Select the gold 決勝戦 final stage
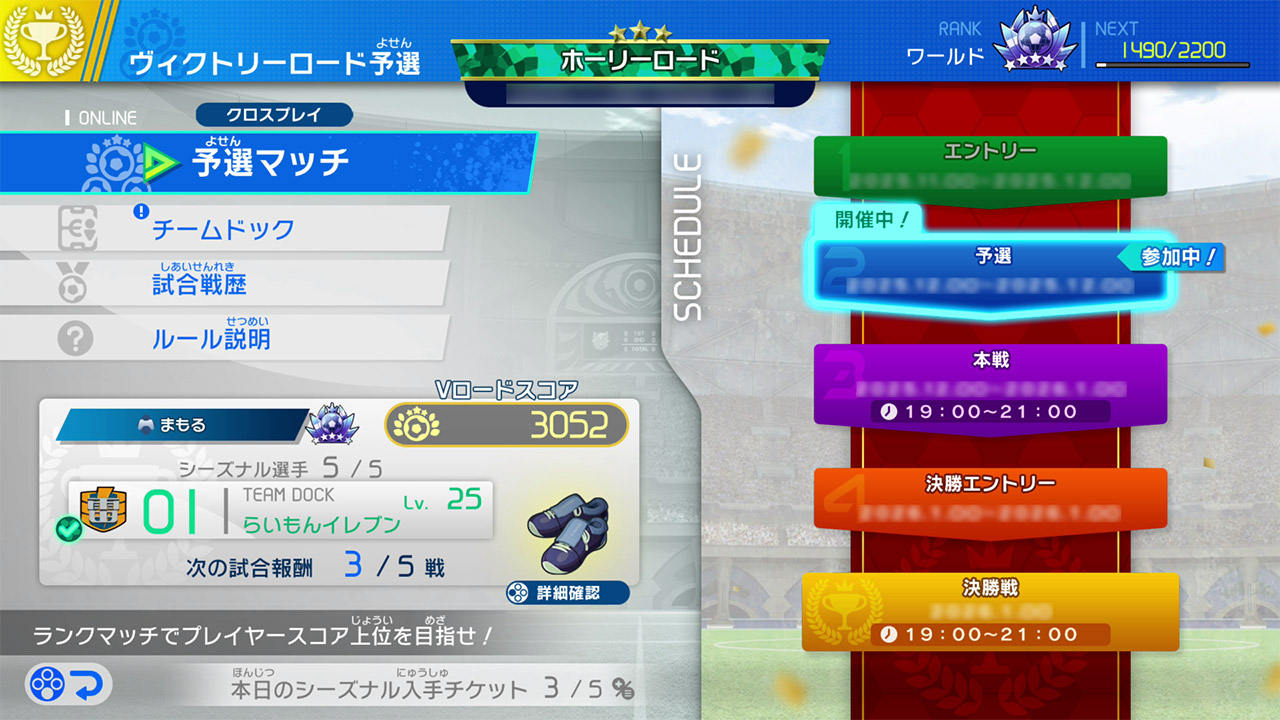Image resolution: width=1280 pixels, height=720 pixels. pos(990,610)
